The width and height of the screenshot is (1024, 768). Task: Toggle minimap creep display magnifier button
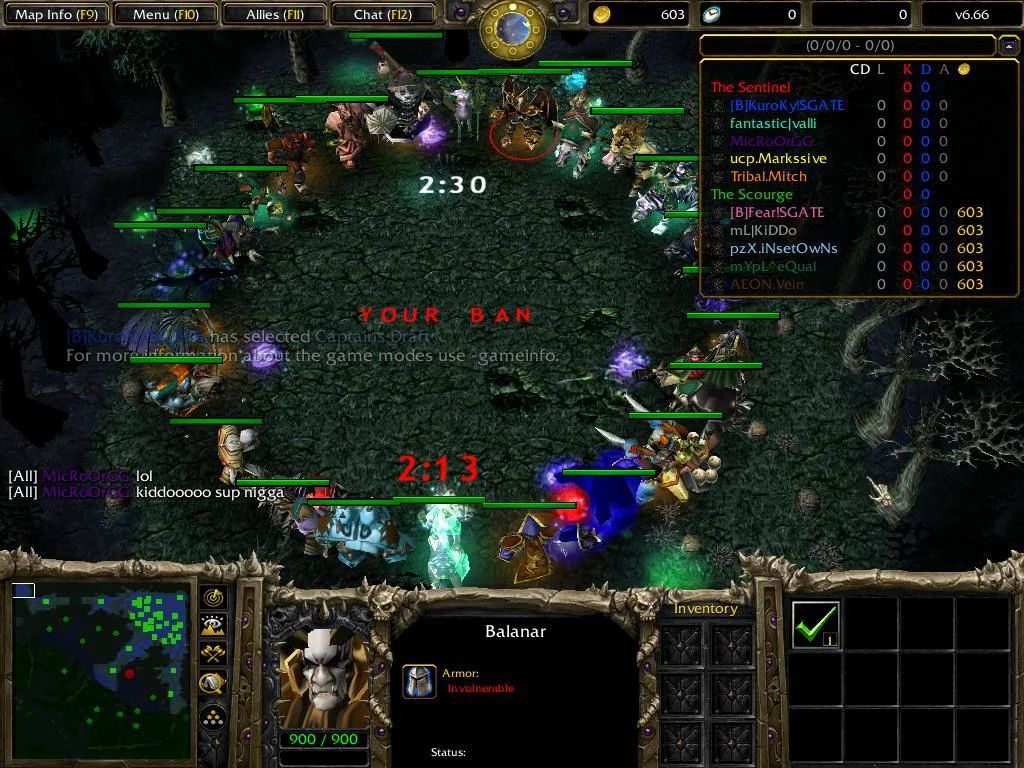point(213,684)
